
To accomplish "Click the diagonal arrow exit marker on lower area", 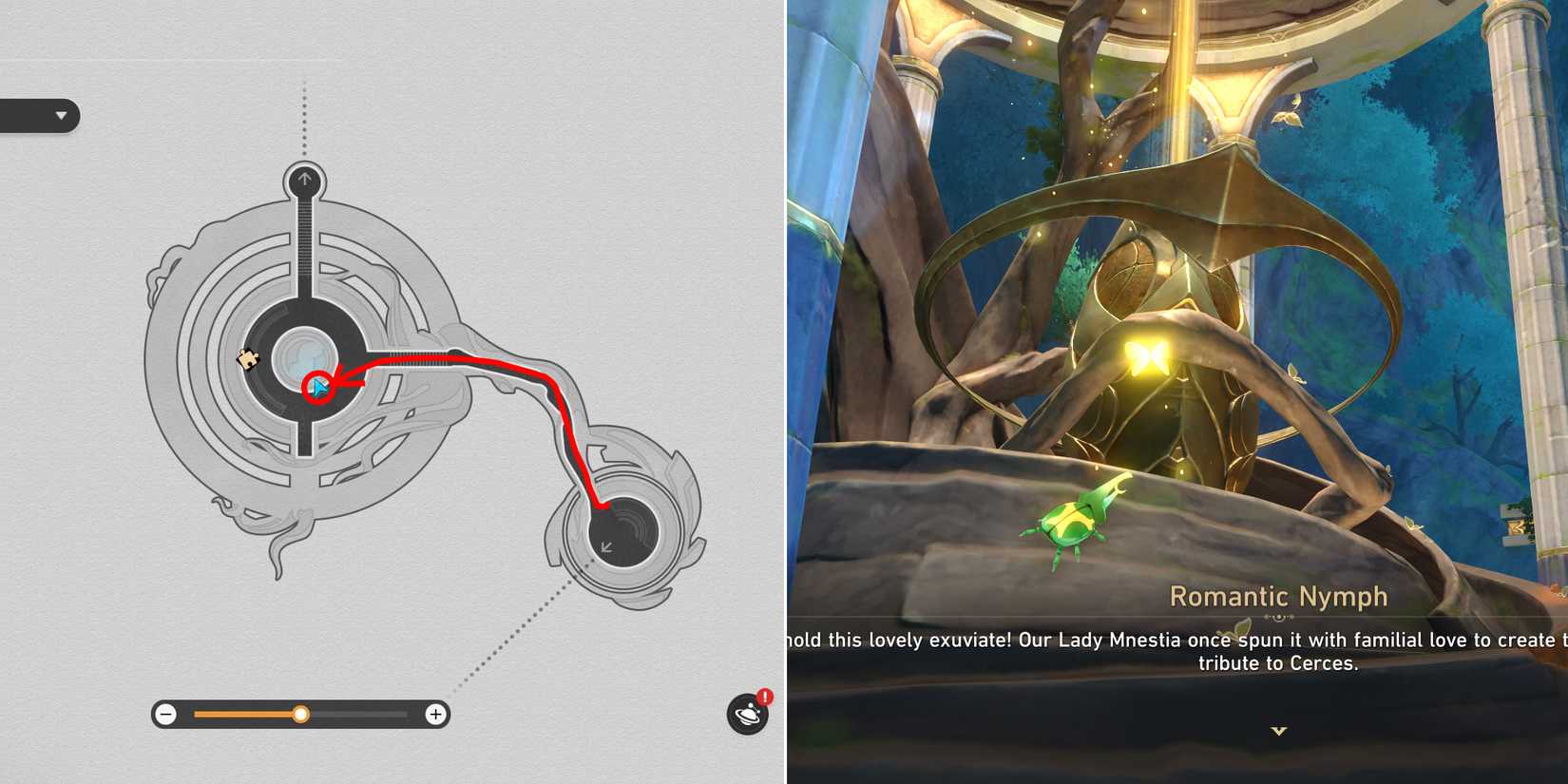I will (x=606, y=545).
